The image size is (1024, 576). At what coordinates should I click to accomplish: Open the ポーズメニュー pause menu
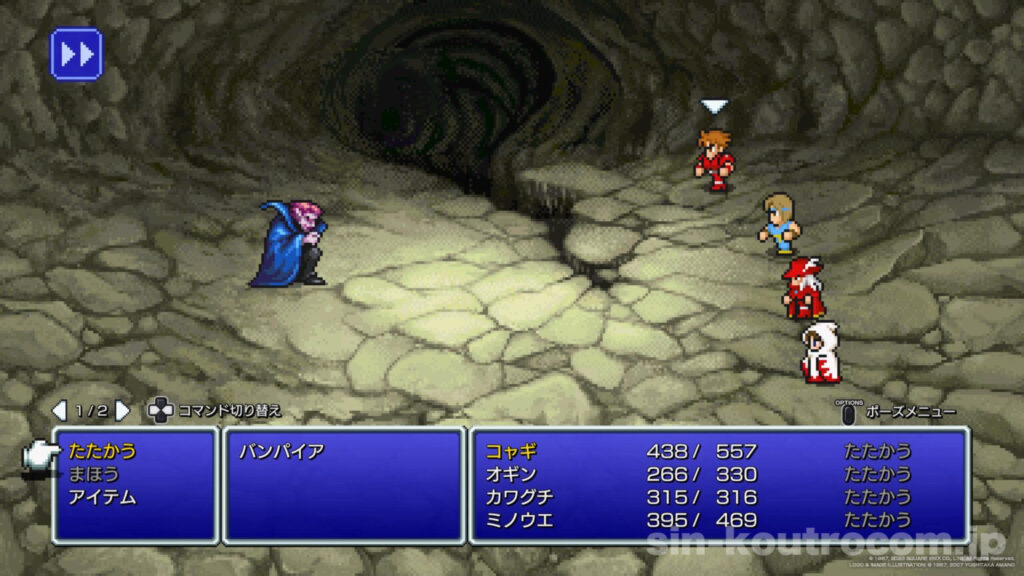click(x=898, y=412)
